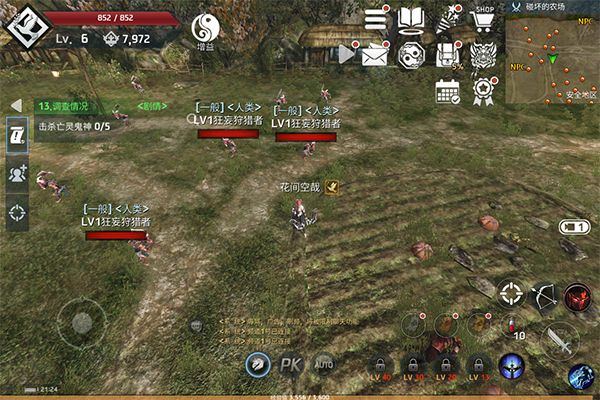Screen dimensions: 600x400
Task: Use the red health potion
Action: (513, 324)
